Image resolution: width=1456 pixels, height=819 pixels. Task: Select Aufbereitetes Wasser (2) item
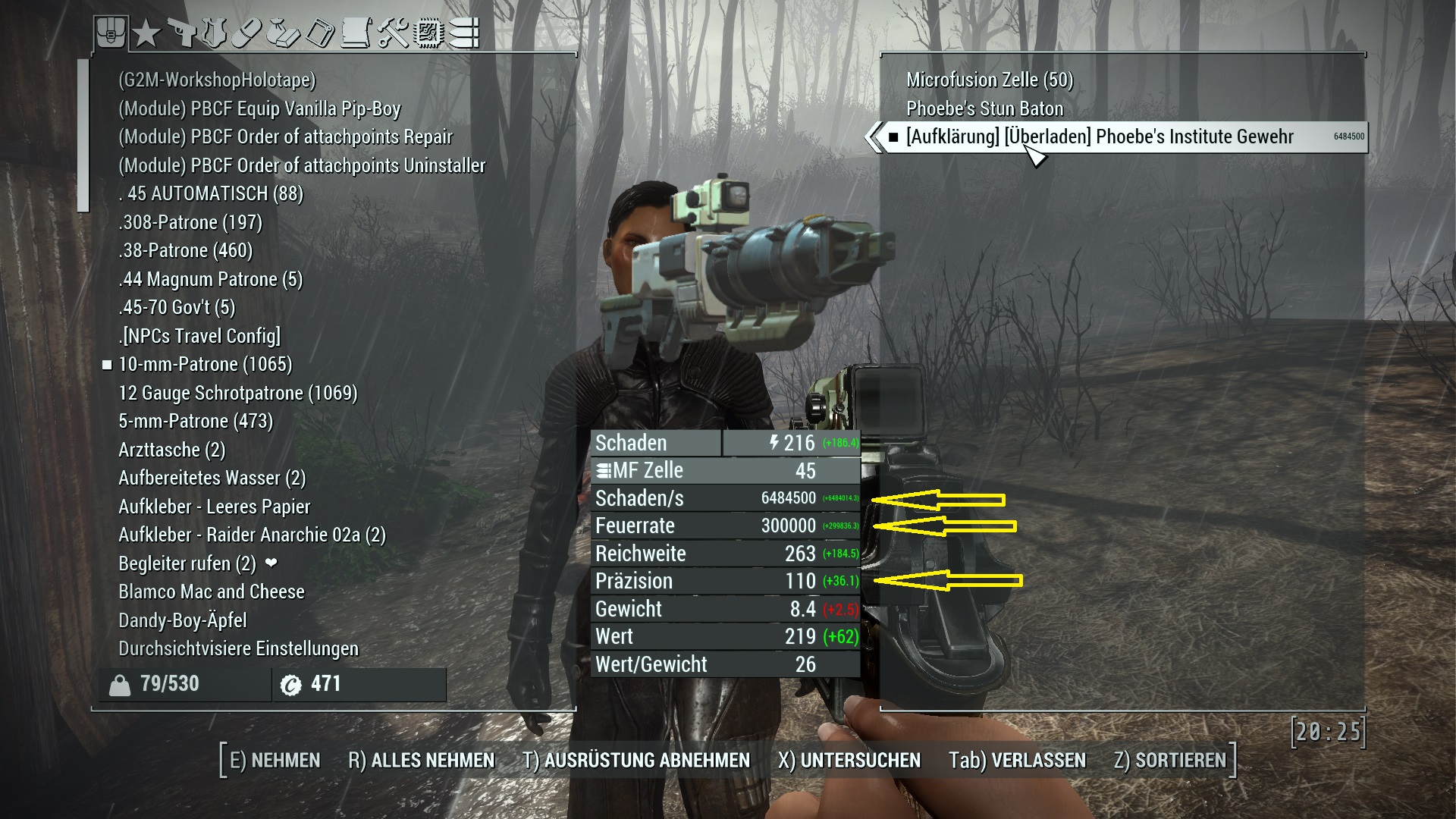point(212,479)
